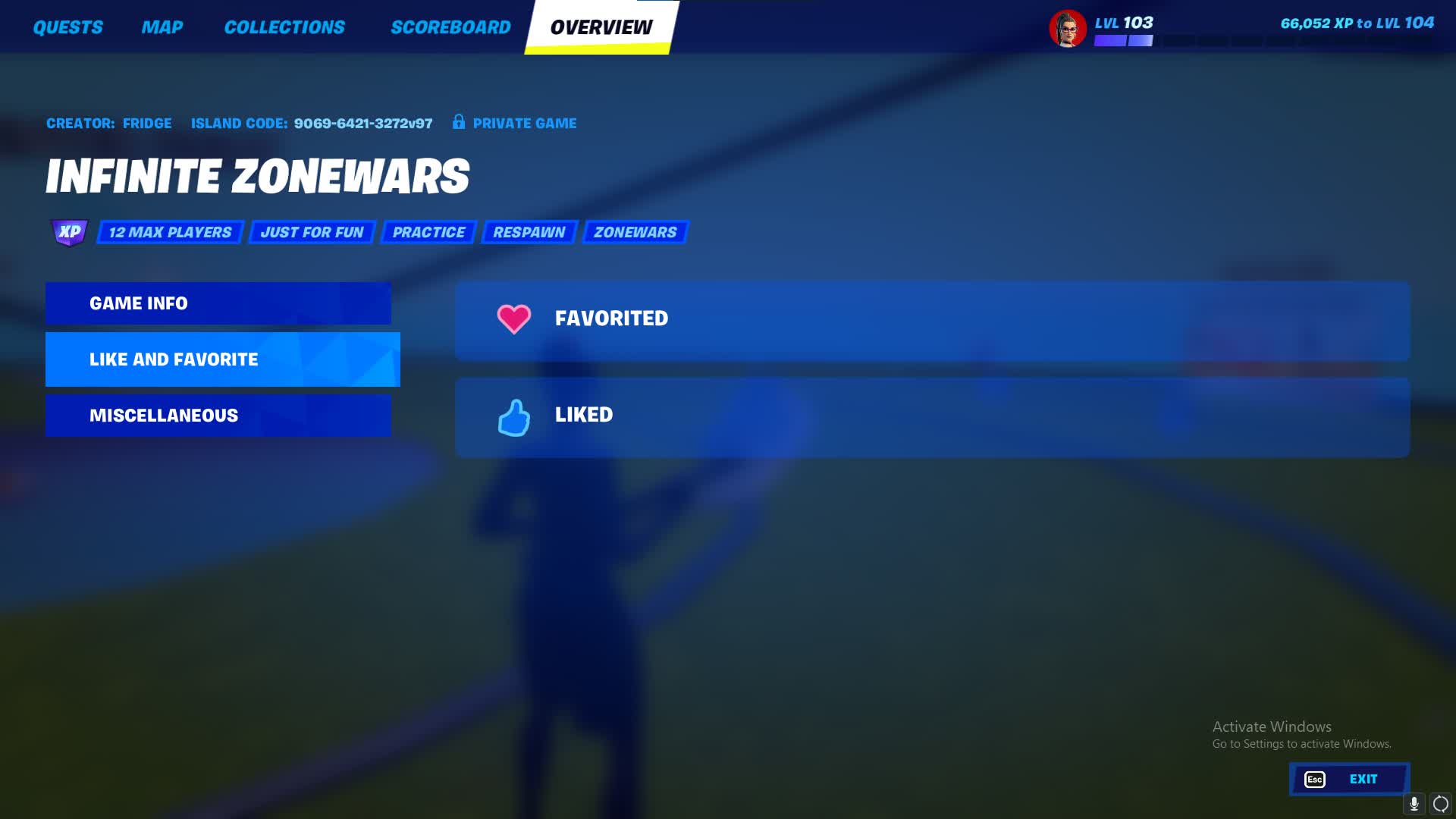Select the ZONEWARS tag label
The height and width of the screenshot is (819, 1456).
(x=636, y=232)
